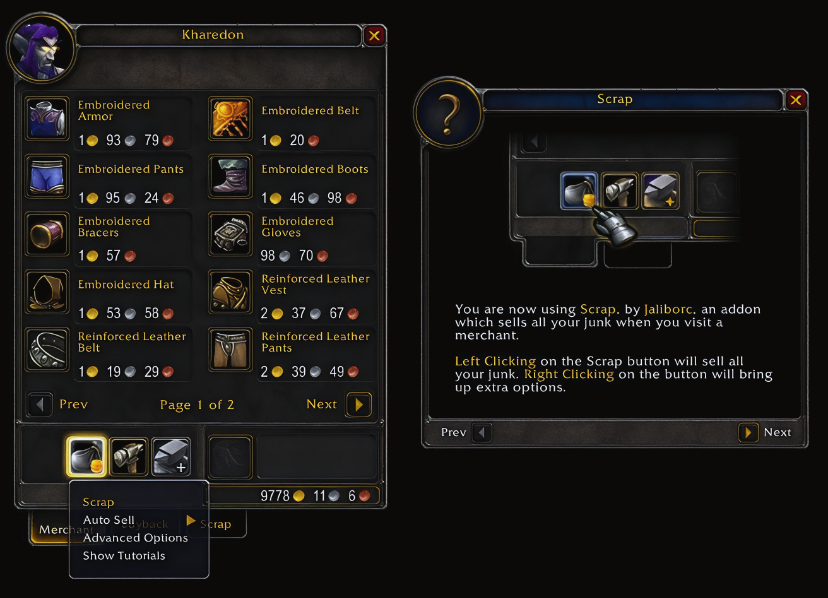The height and width of the screenshot is (598, 828).
Task: Buy the Embroidered Armor item
Action: tap(45, 117)
